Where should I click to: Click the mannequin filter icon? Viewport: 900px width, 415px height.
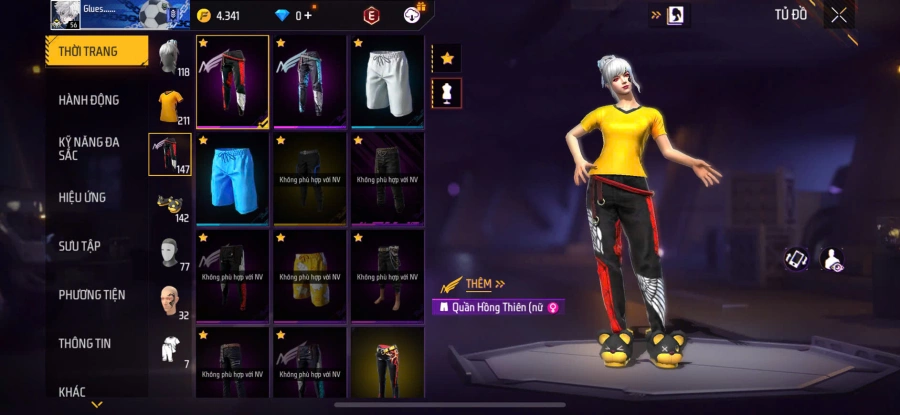coord(447,93)
